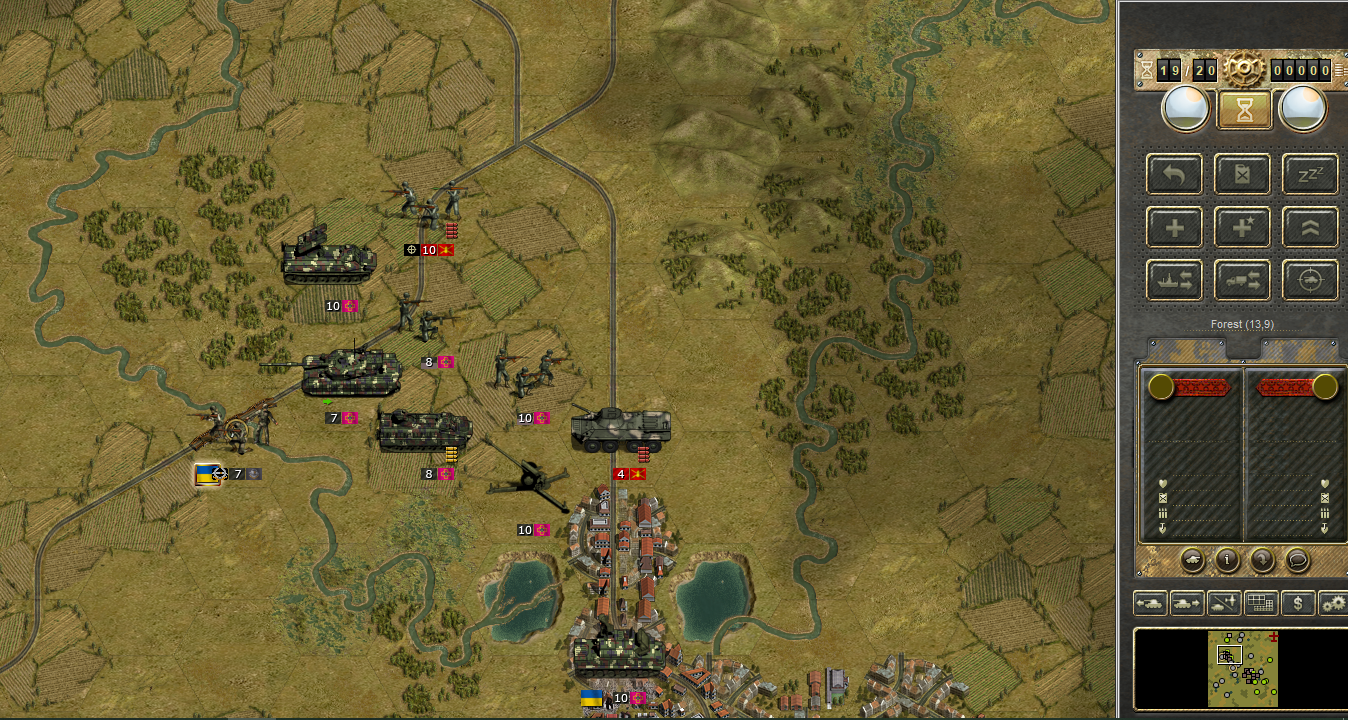Viewport: 1348px width, 720px height.
Task: Open the strategic map grid button
Action: pyautogui.click(x=1261, y=604)
